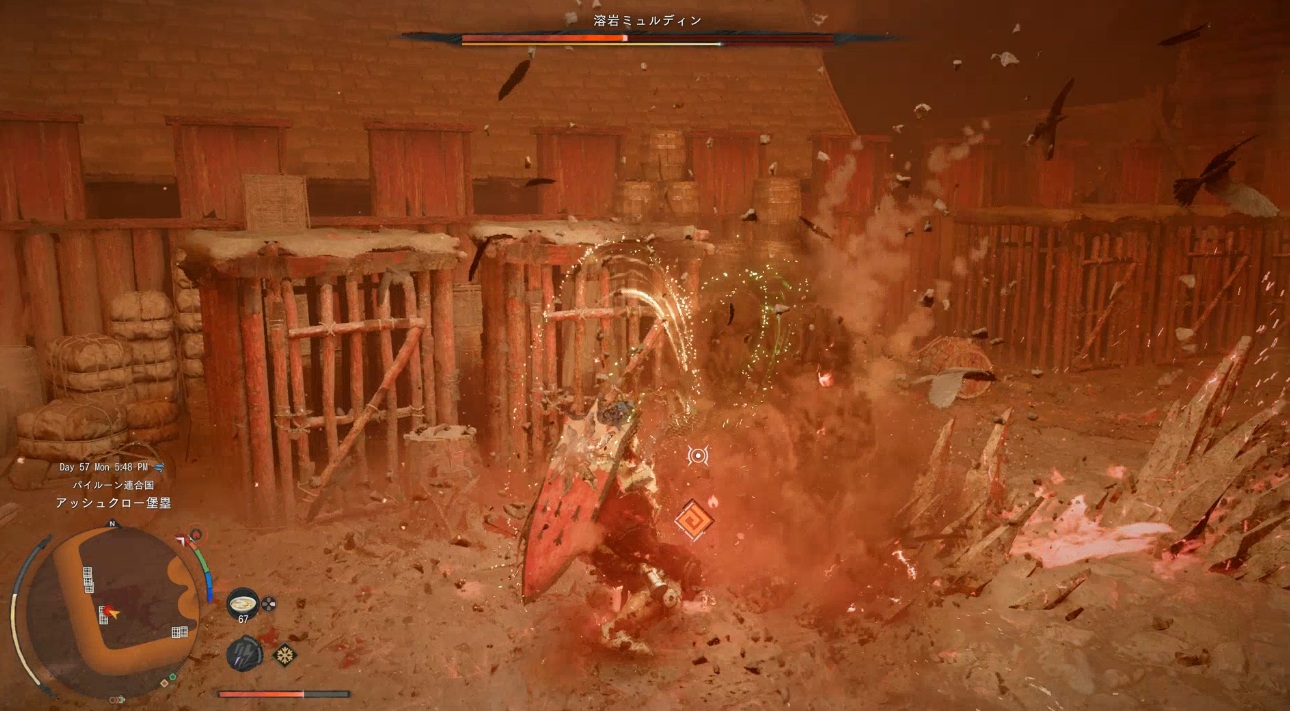Activate the dark lightning skill icon
Viewport: 1290px width, 711px height.
pyautogui.click(x=243, y=653)
